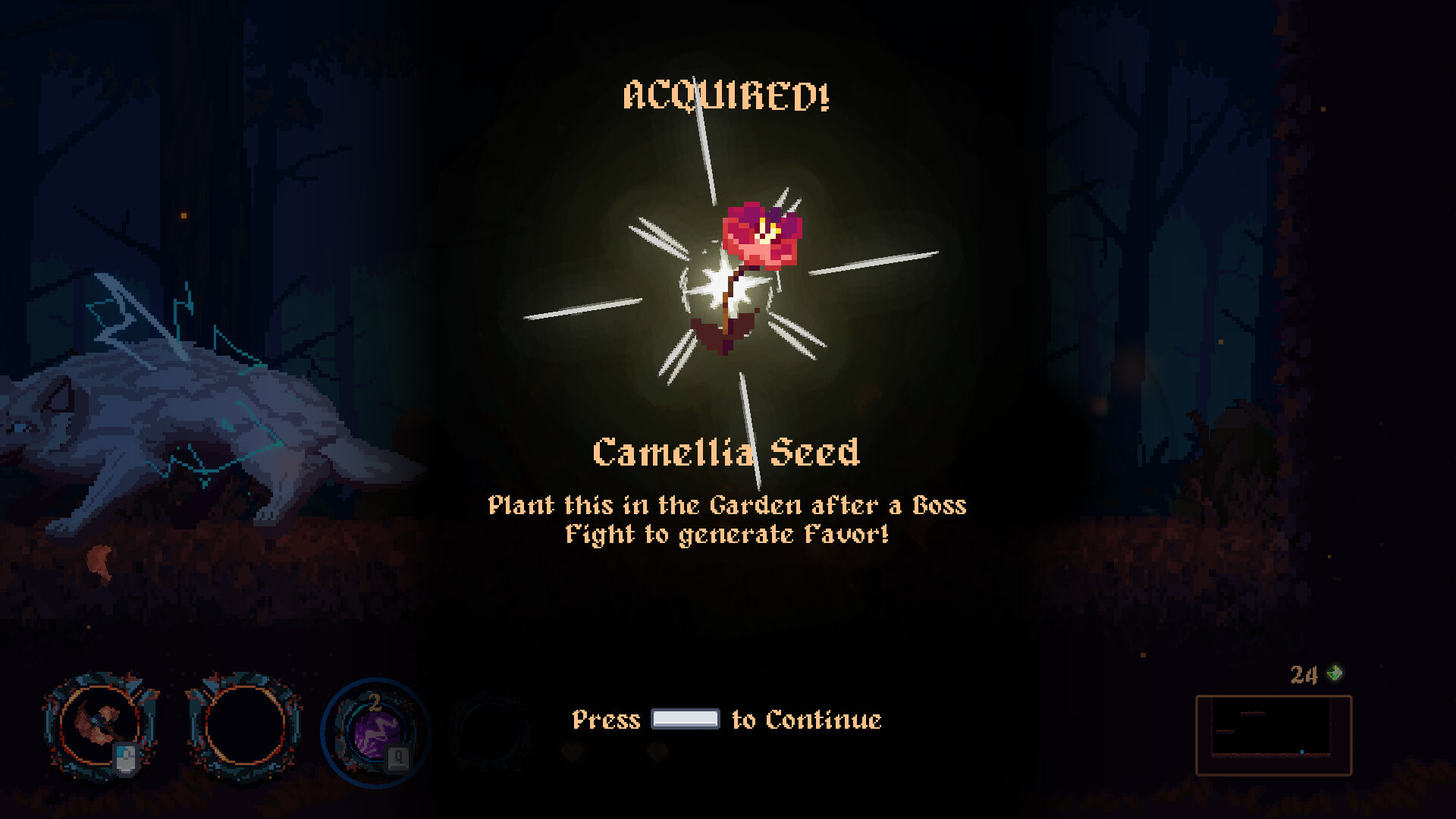
Task: Click the Q key badge on the spell slot
Action: coord(399,758)
